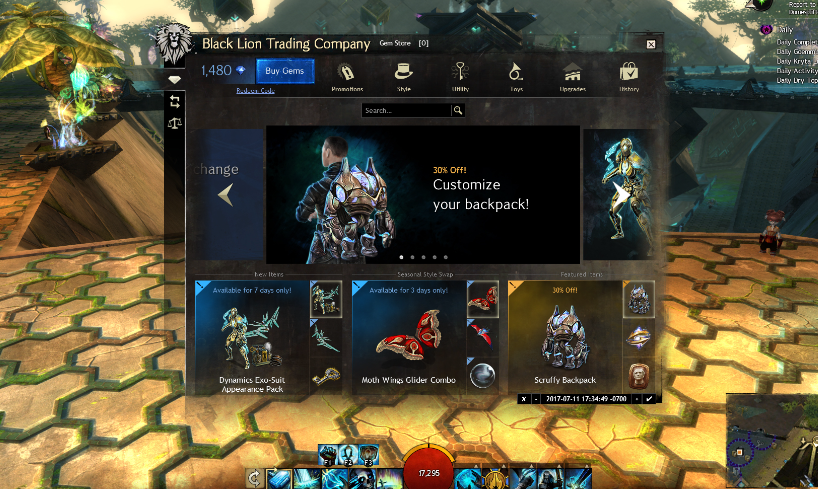
Task: Click the Buy Gems button
Action: (285, 71)
